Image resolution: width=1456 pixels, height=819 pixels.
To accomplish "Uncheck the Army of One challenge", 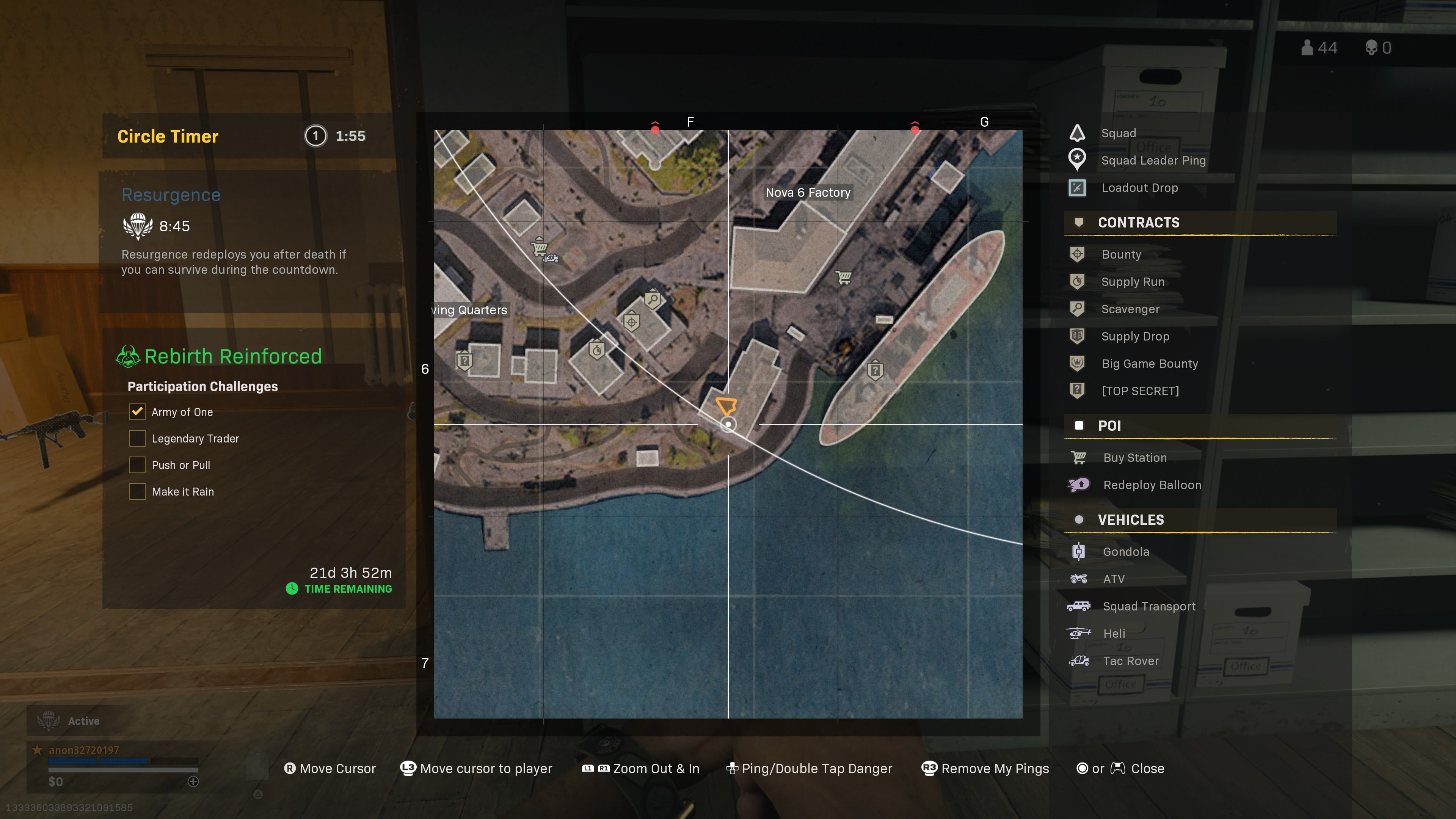I will (x=137, y=411).
